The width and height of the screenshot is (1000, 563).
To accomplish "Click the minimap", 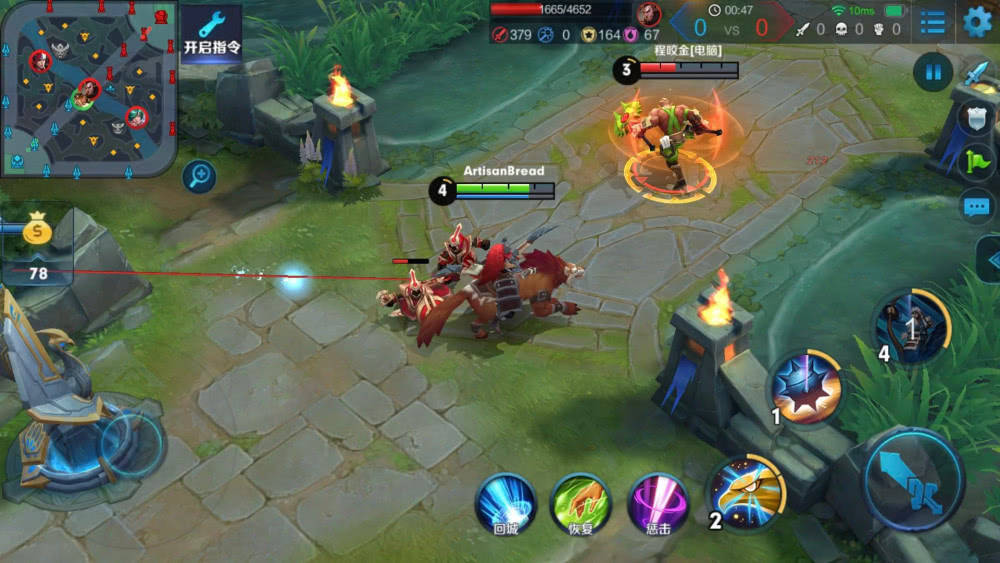I will click(88, 88).
